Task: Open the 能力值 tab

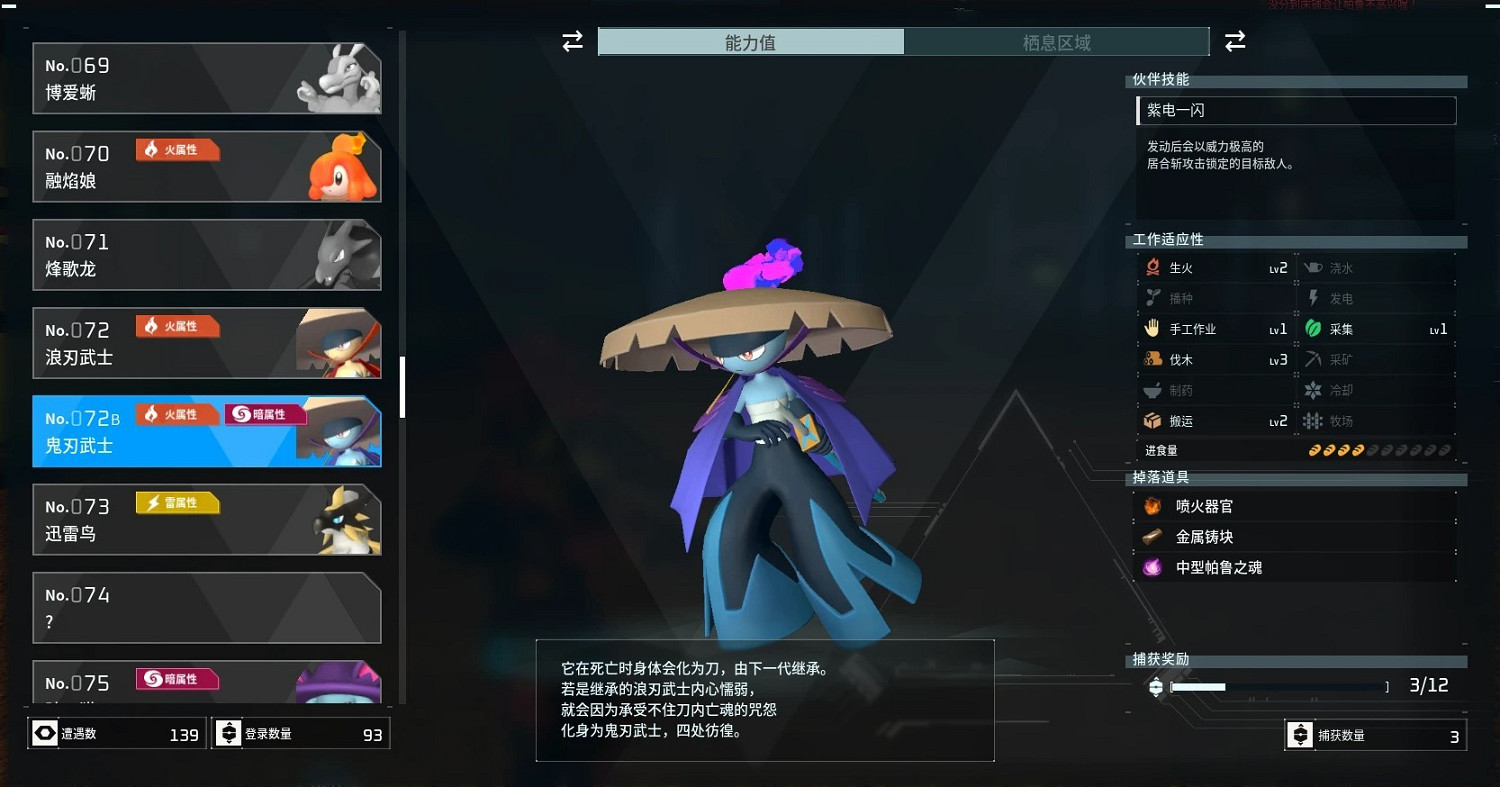Action: click(x=751, y=42)
